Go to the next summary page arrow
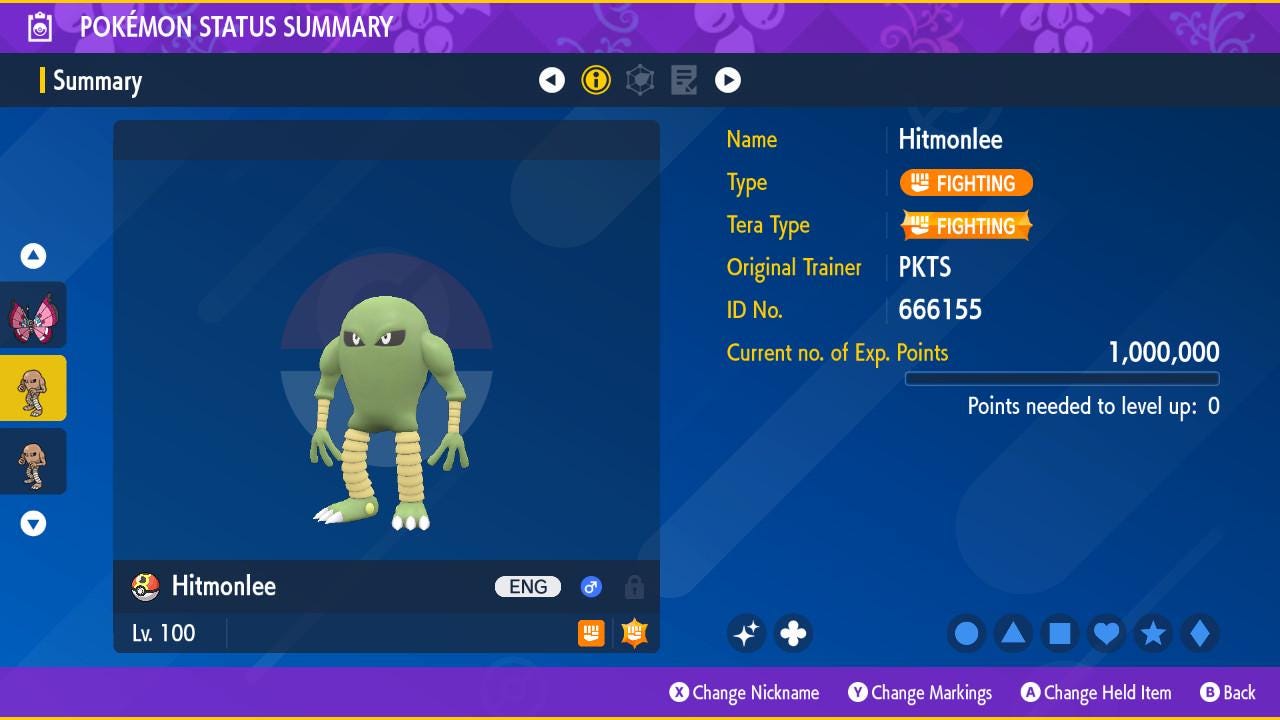Viewport: 1280px width, 720px height. tap(728, 80)
